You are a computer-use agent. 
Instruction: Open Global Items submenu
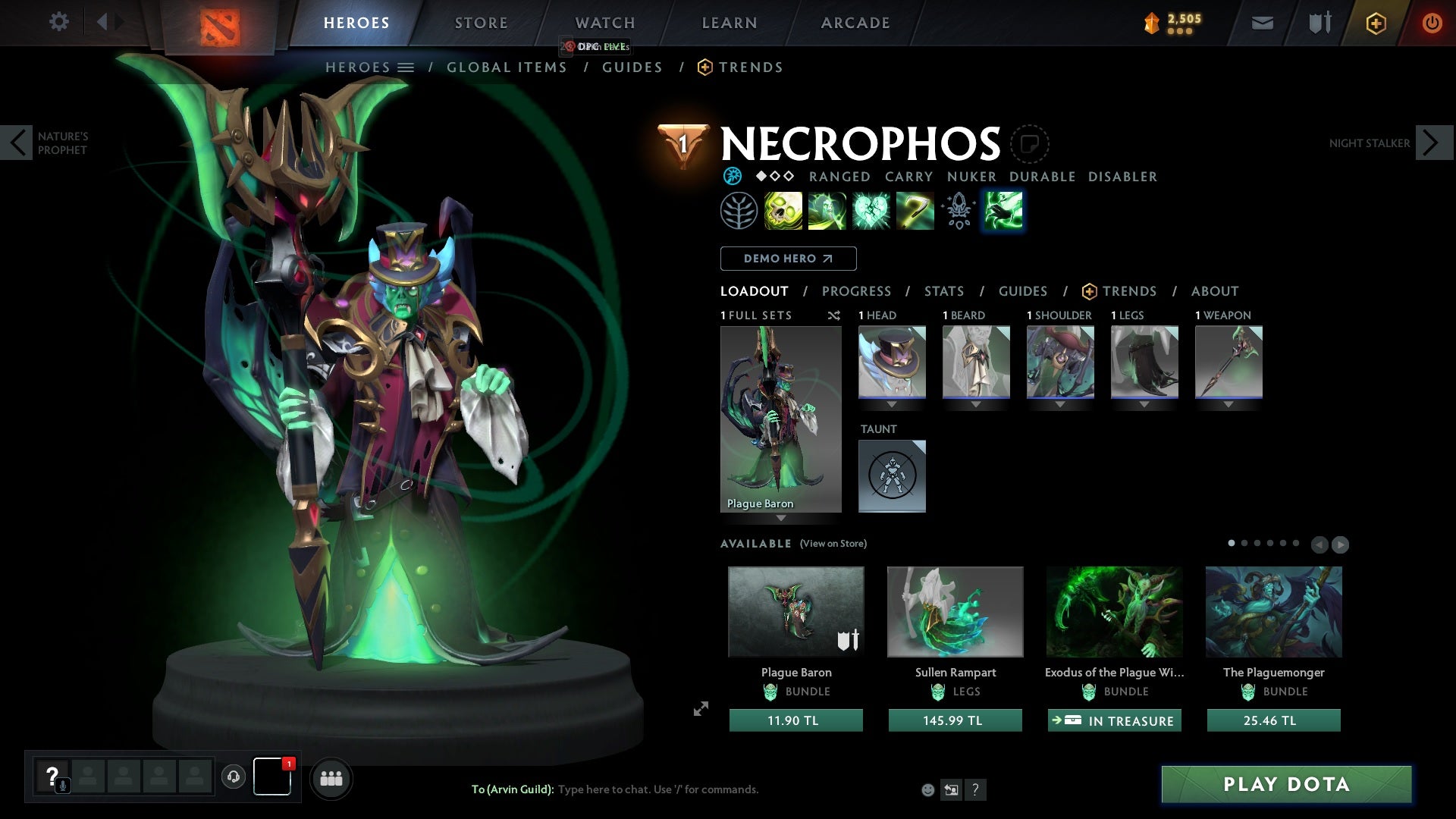[x=507, y=67]
